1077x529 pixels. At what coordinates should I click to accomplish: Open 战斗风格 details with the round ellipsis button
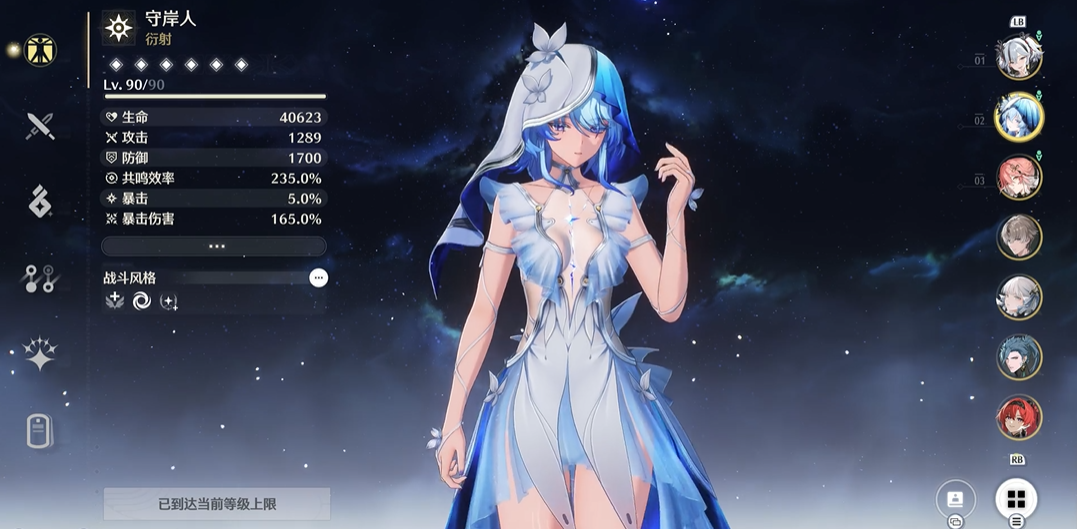click(x=318, y=278)
